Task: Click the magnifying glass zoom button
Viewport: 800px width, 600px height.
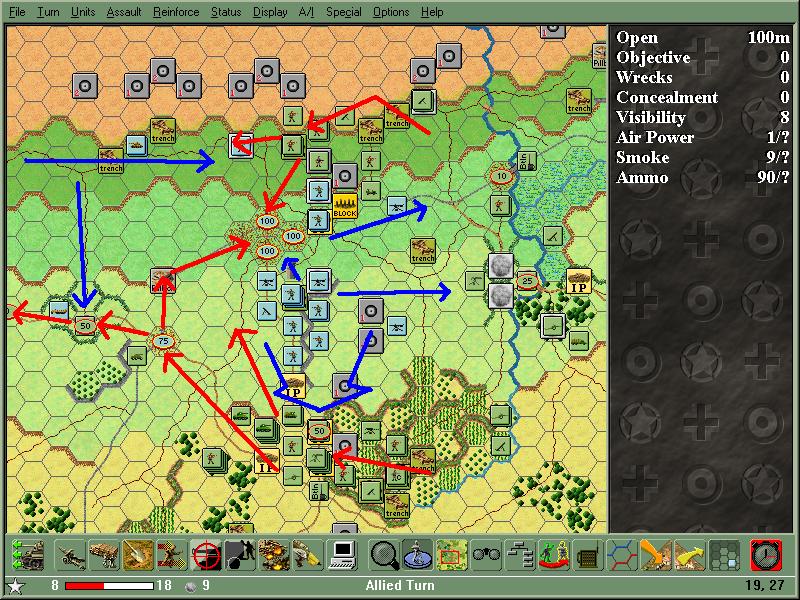Action: click(384, 553)
